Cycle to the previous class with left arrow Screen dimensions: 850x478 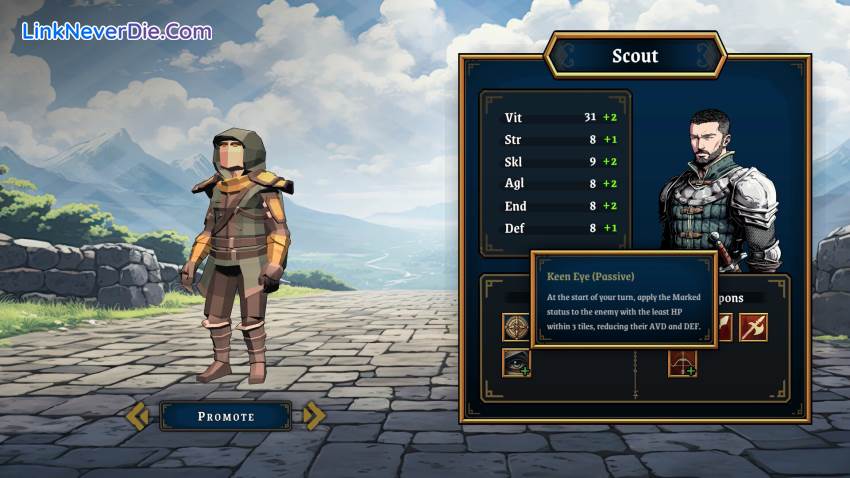tap(137, 416)
